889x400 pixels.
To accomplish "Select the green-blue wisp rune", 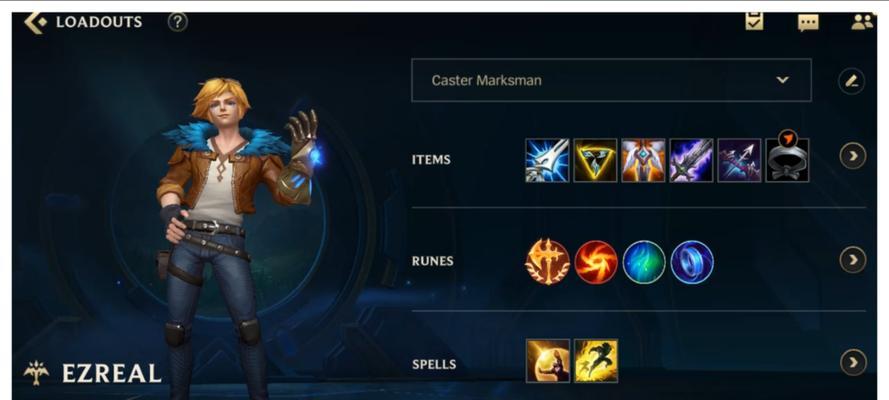I will [644, 262].
